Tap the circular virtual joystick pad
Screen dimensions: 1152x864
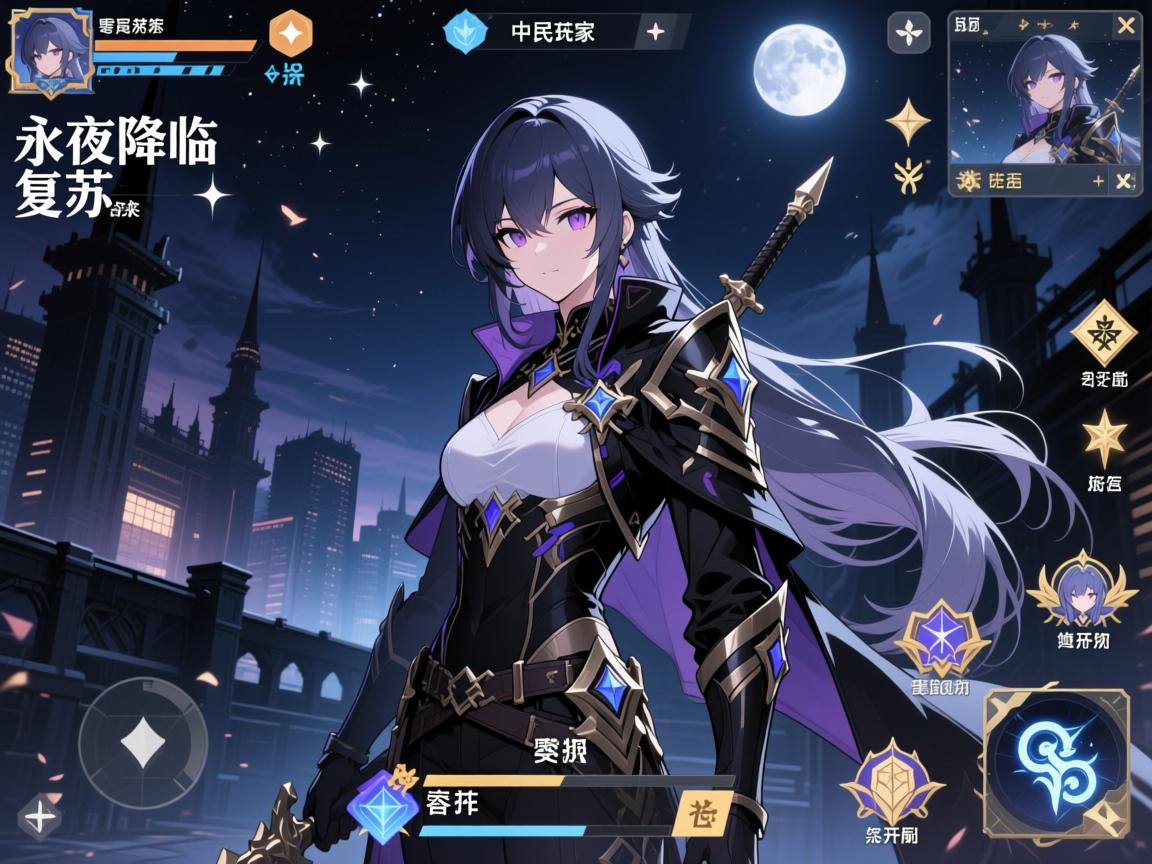[x=143, y=742]
